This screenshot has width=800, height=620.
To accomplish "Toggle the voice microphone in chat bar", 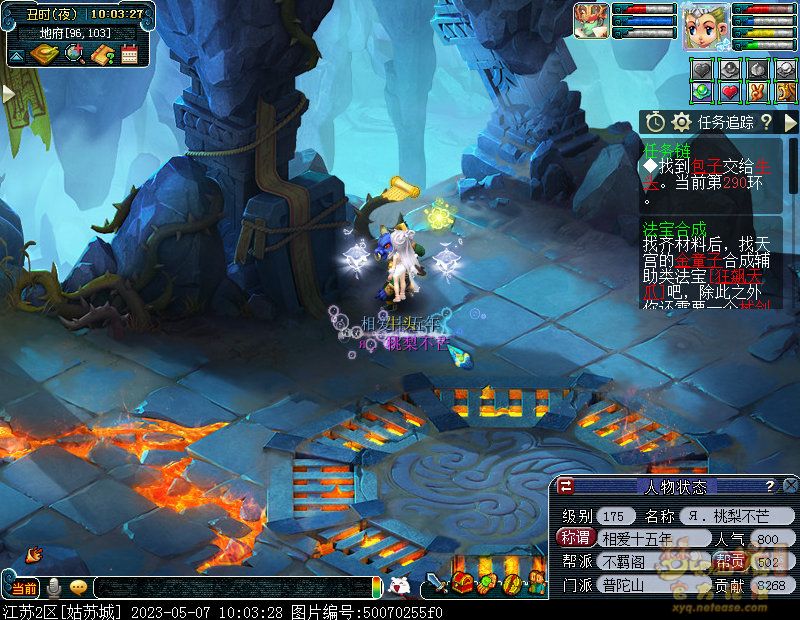I will (54, 587).
